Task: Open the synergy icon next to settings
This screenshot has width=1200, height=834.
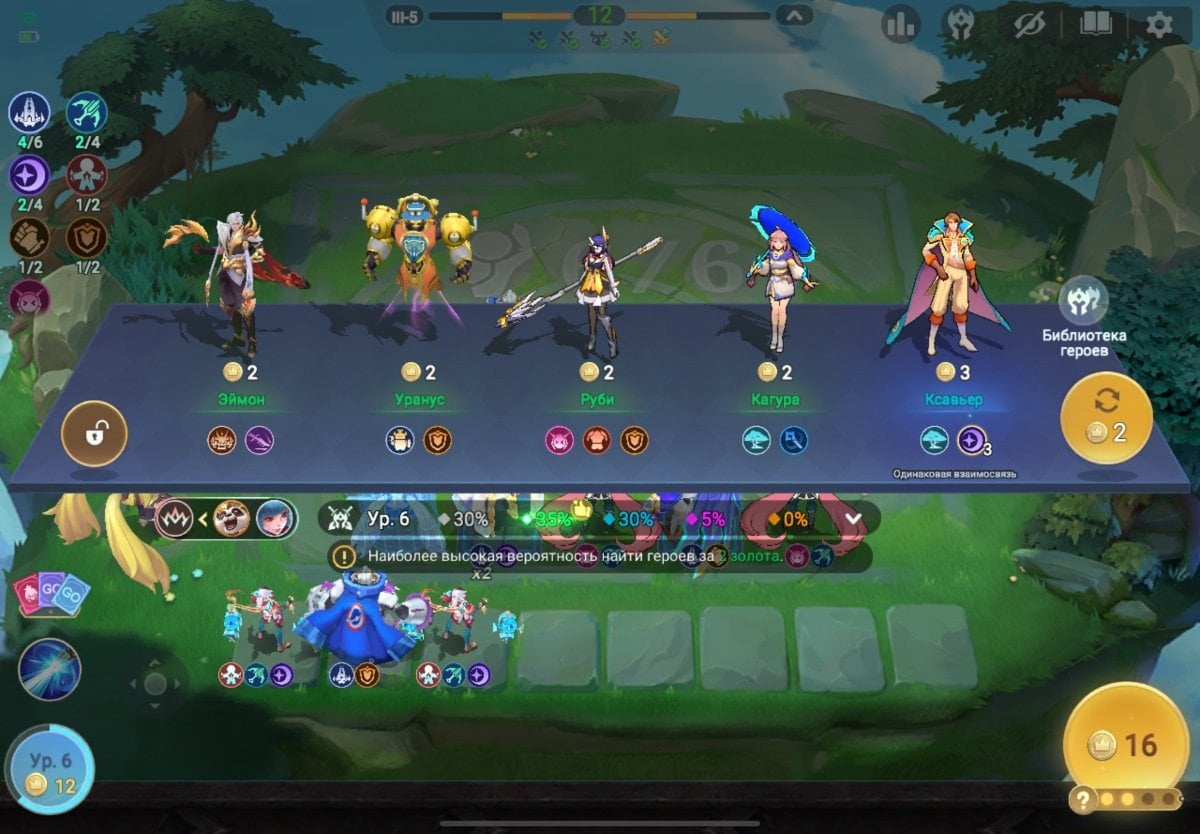Action: click(961, 24)
